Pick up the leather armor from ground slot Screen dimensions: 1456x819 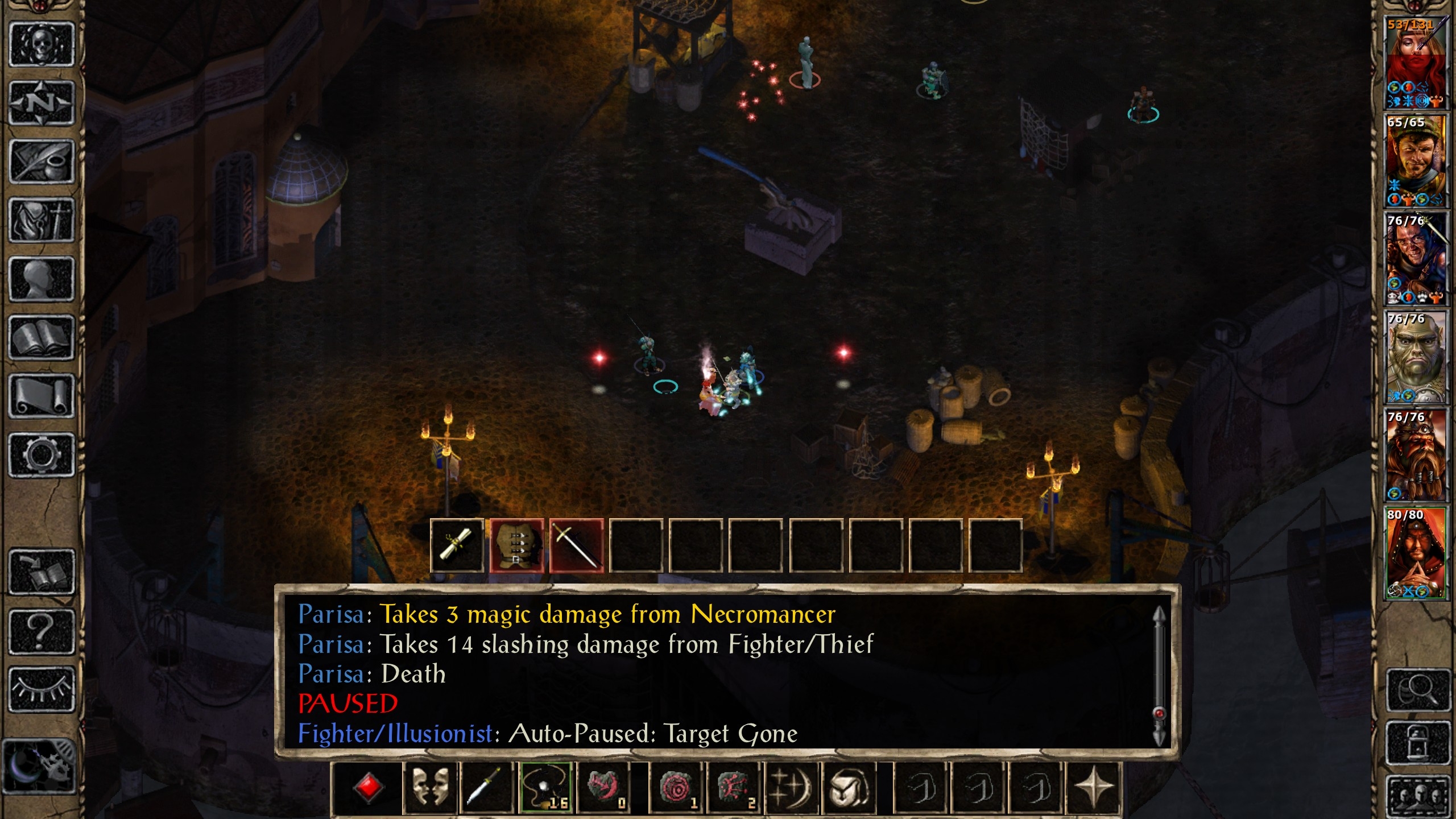click(x=516, y=546)
